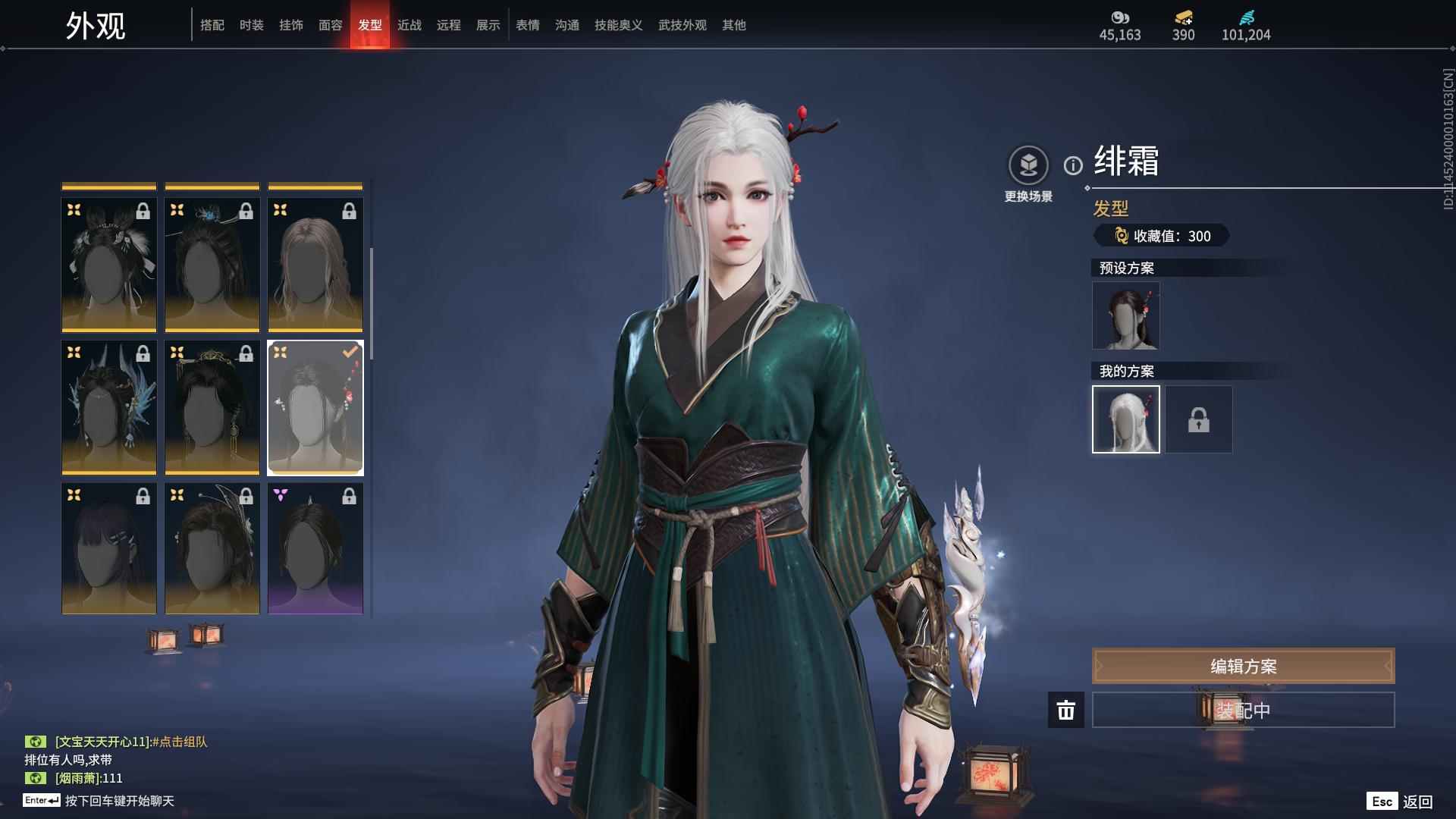Select the 其他 tab
Image resolution: width=1456 pixels, height=819 pixels.
(x=734, y=25)
